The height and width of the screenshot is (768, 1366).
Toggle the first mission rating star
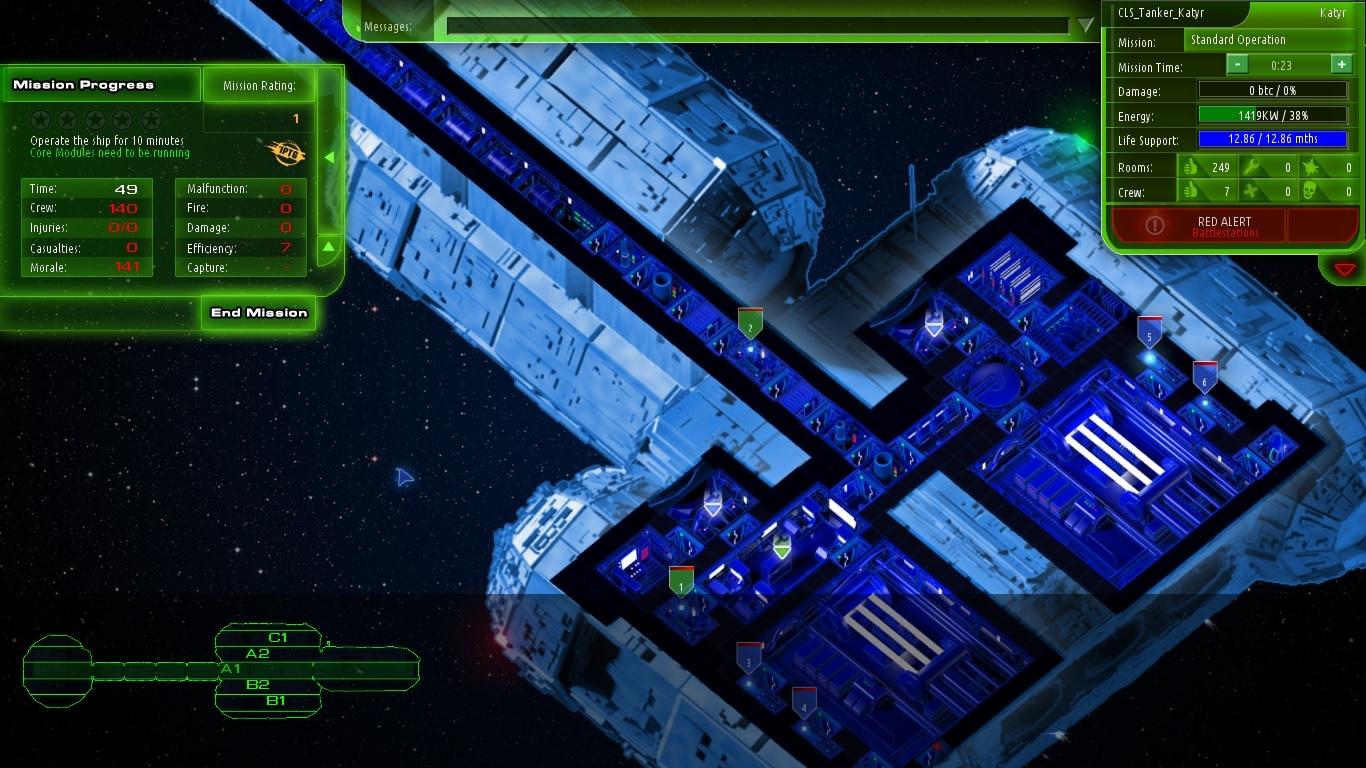[41, 120]
